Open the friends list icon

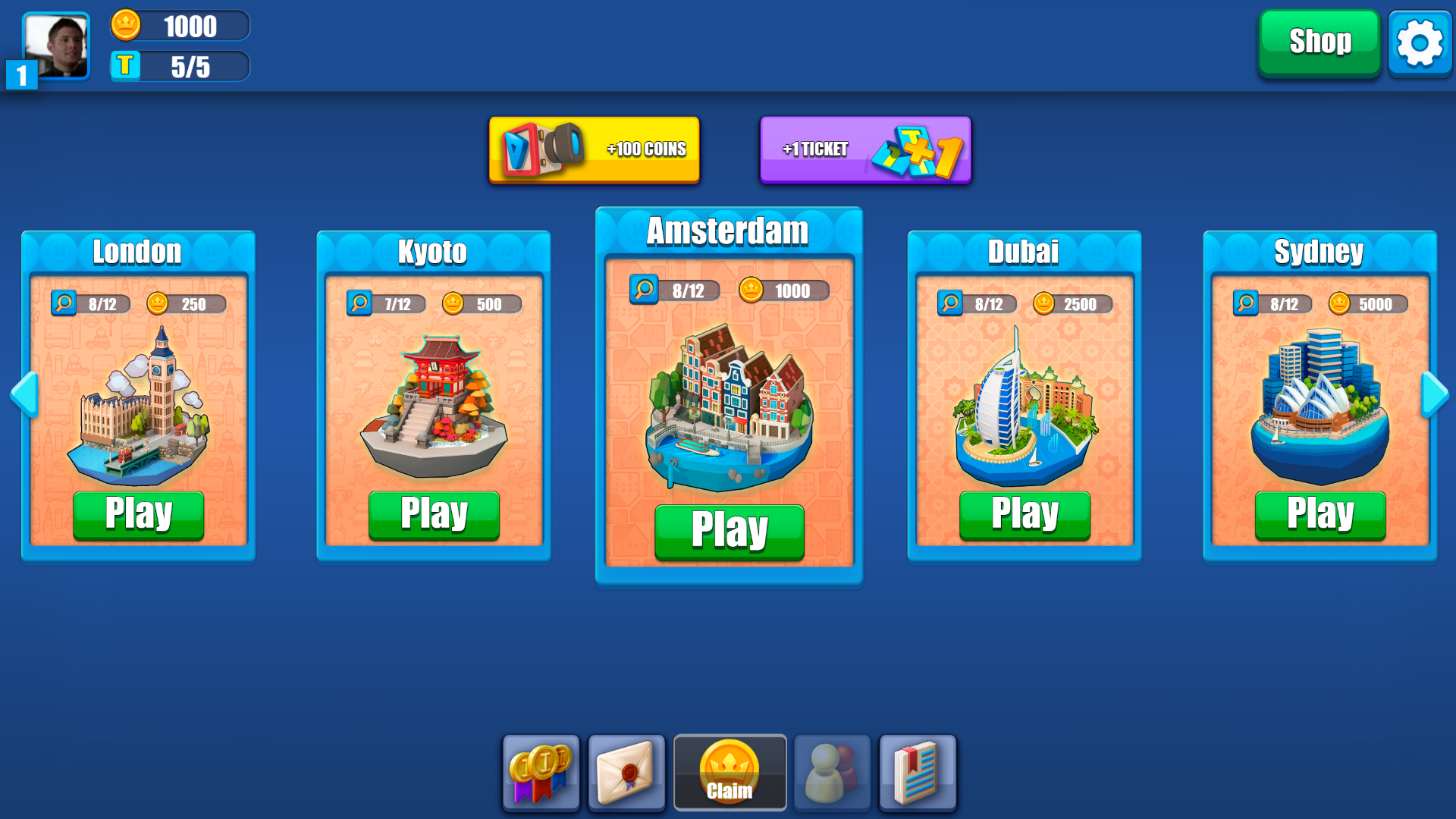click(x=831, y=772)
